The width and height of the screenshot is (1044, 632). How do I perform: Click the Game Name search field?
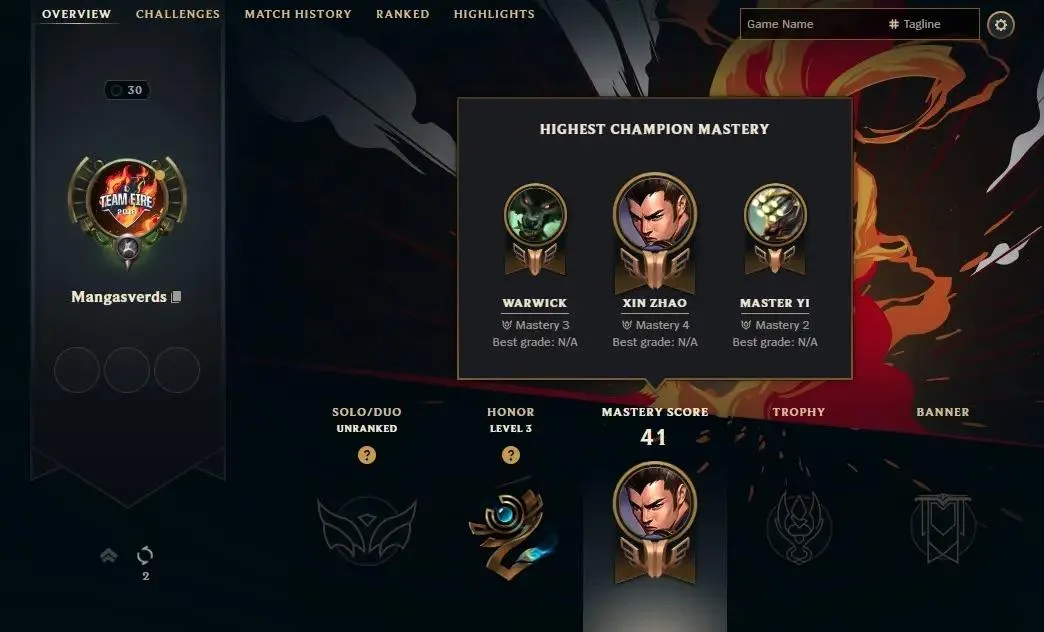point(810,24)
